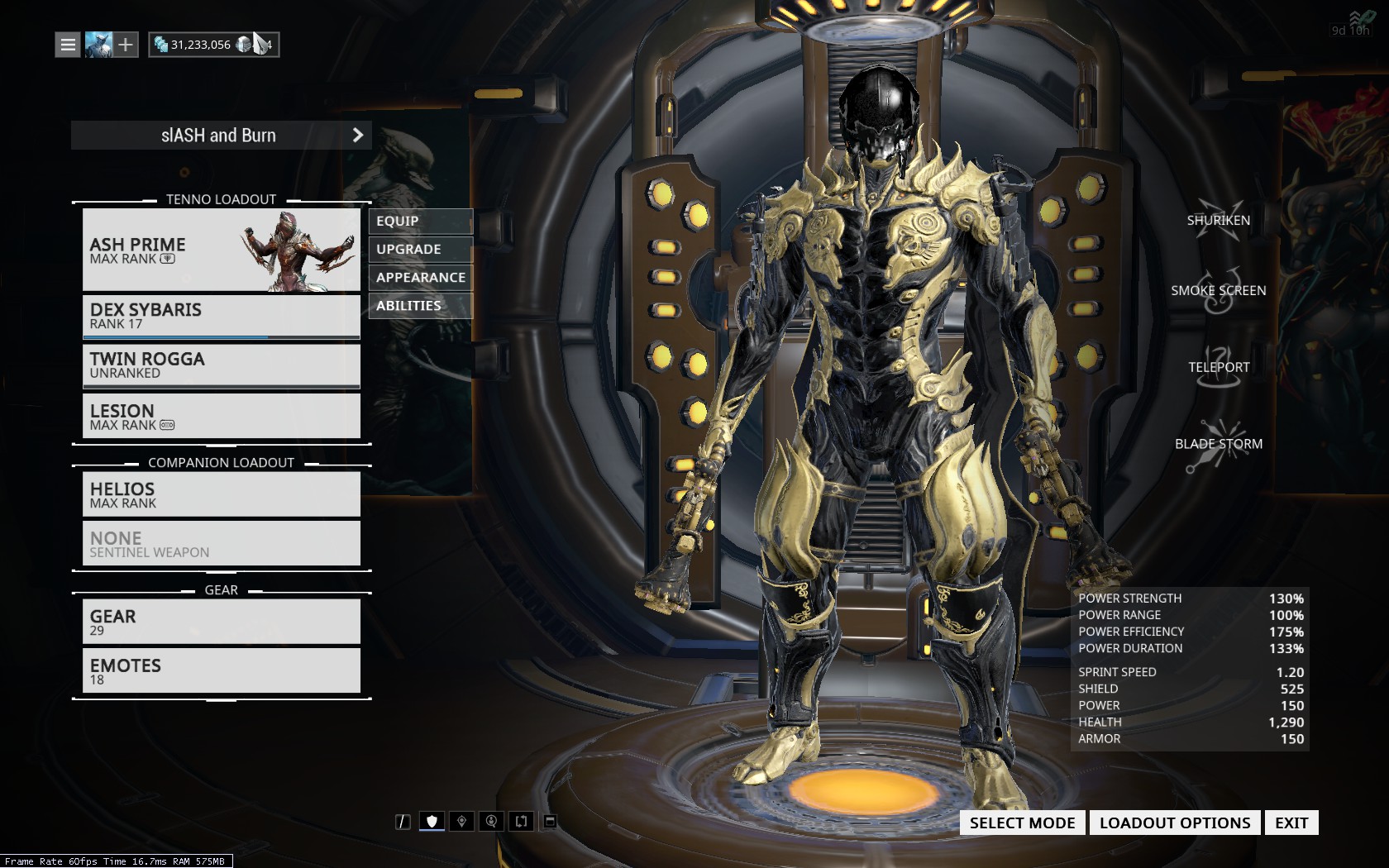Click the Select Mode button

point(1022,823)
